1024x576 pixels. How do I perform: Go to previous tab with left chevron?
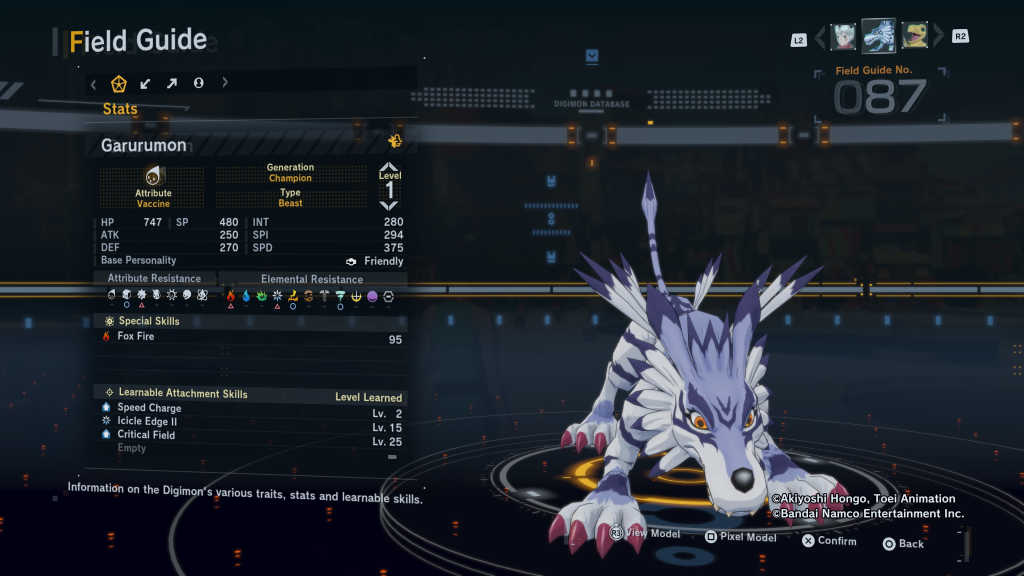pos(94,83)
